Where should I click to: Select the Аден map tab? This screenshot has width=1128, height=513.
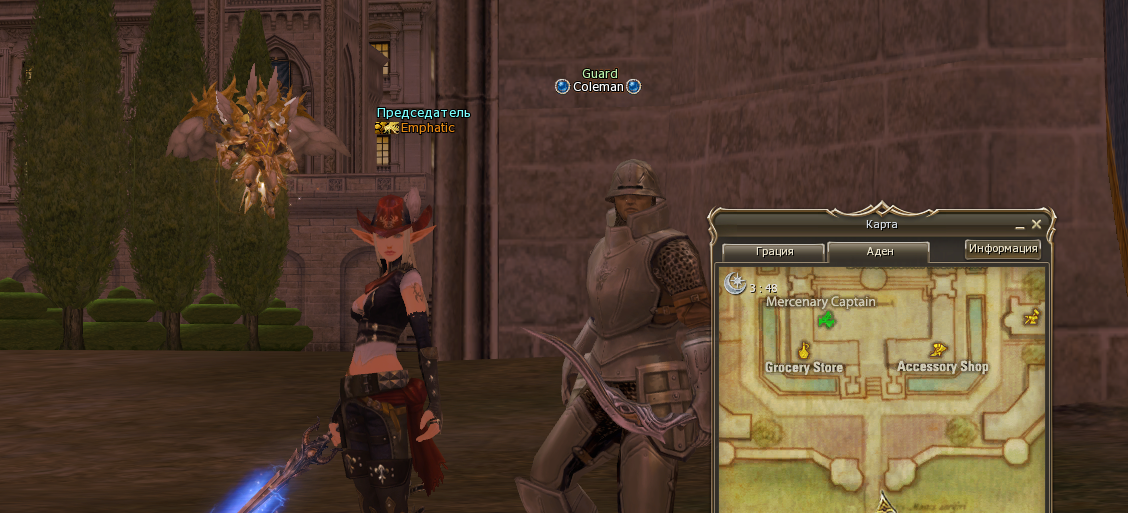[878, 251]
